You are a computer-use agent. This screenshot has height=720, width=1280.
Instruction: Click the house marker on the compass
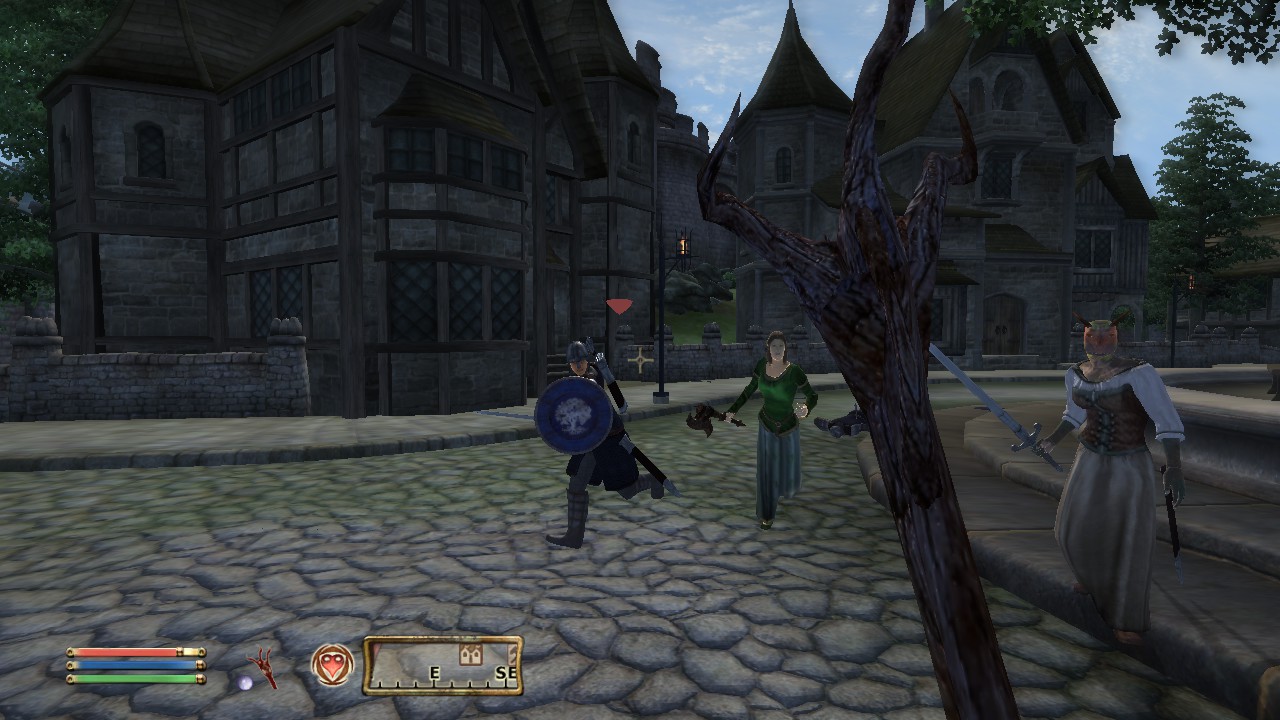(468, 654)
